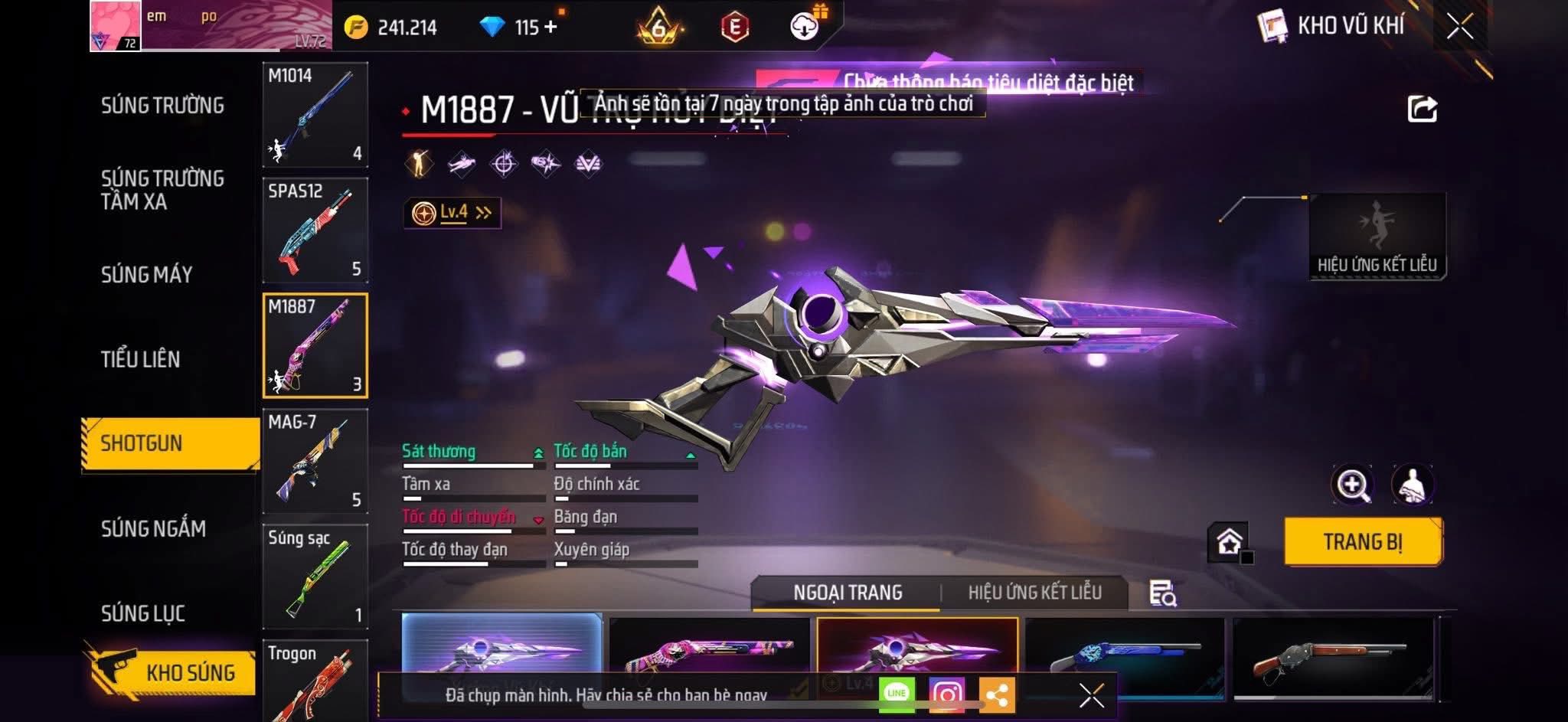Screen dimensions: 1568x722
Task: Switch to the TIỂU LIÊN category
Action: (140, 359)
